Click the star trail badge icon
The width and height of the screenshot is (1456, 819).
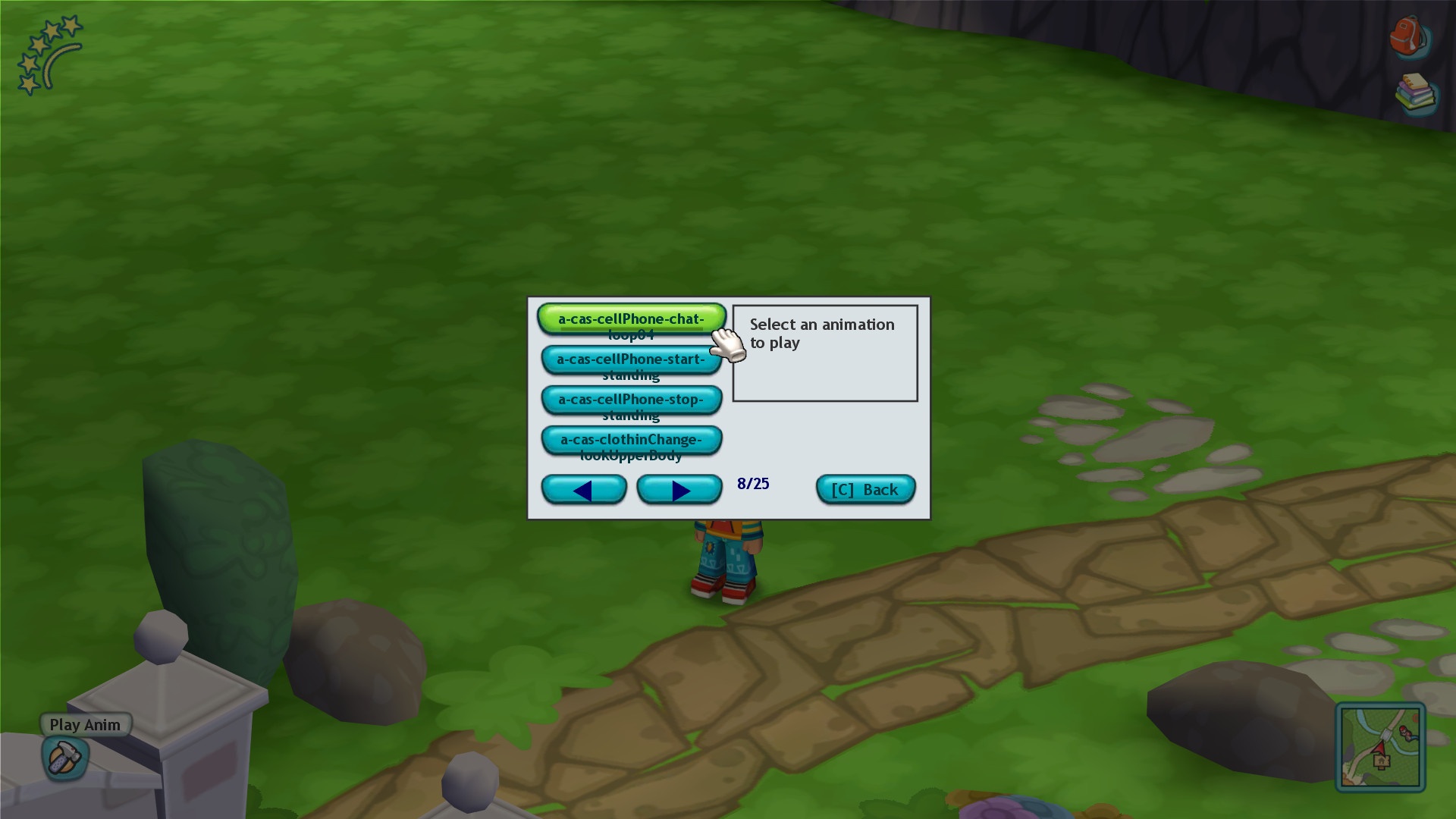[49, 53]
